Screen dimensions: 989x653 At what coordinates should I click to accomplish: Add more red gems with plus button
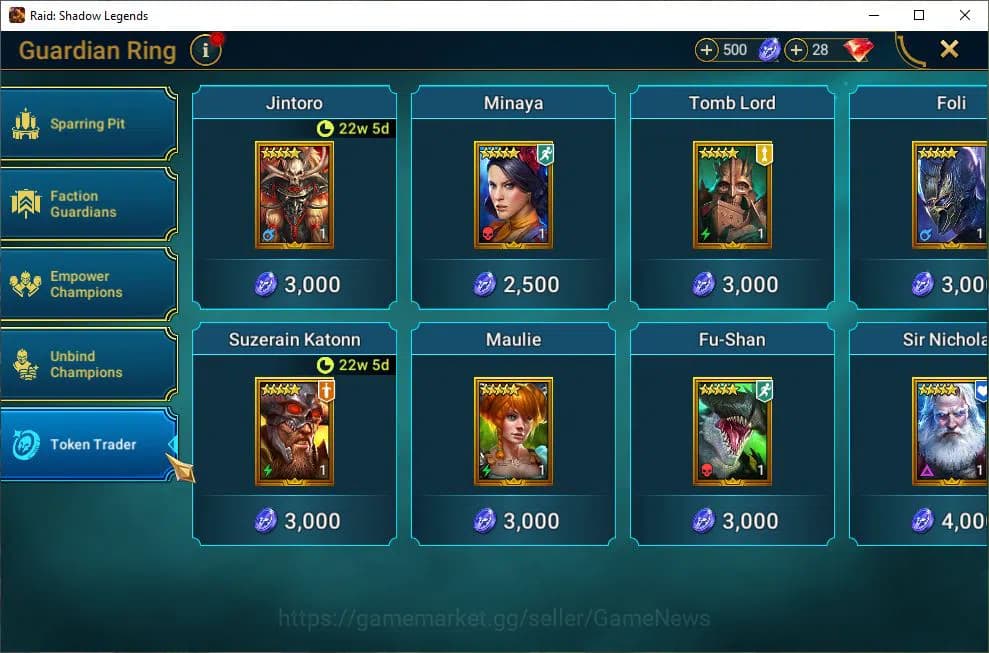point(797,49)
